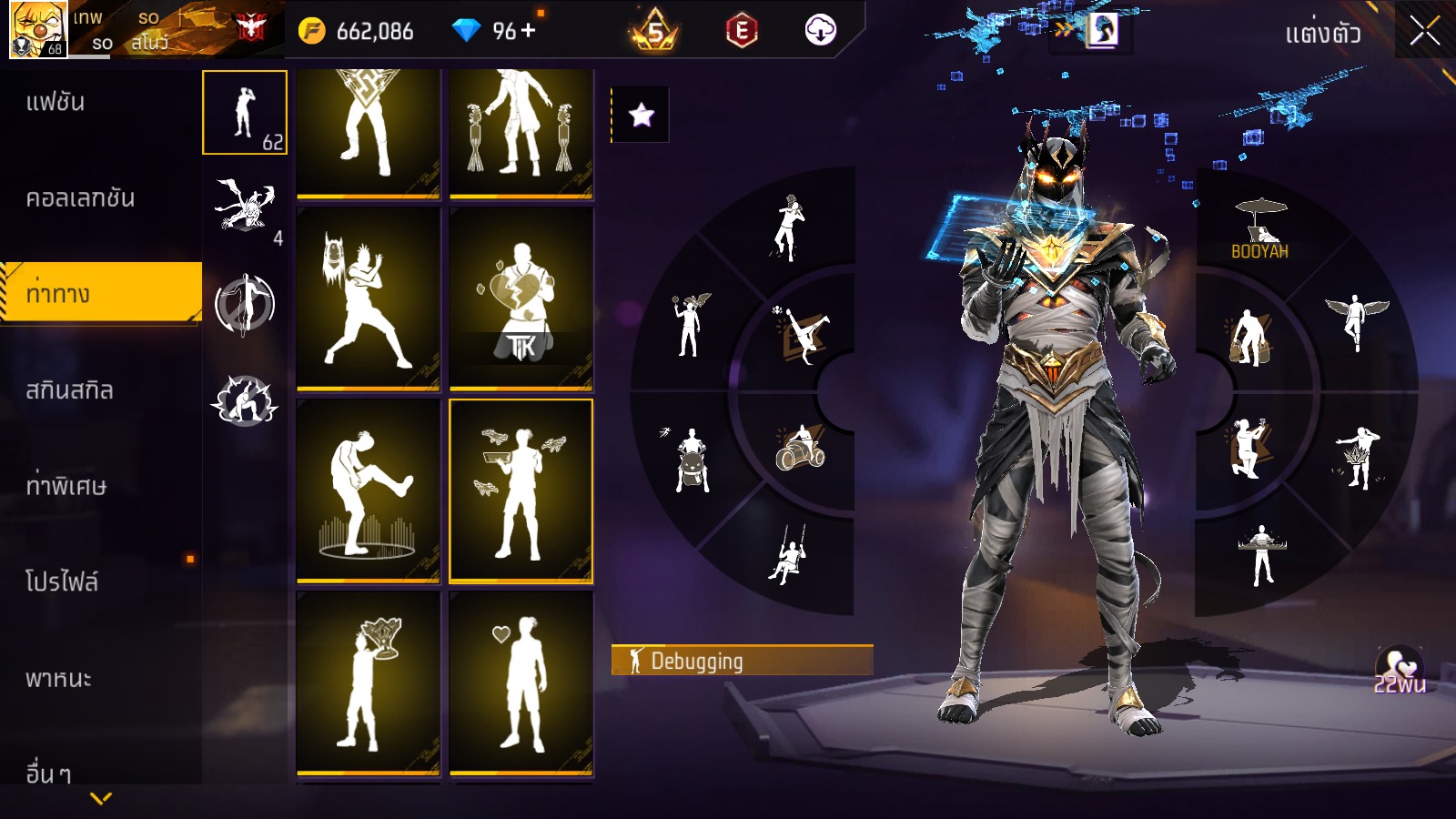Open the ท่าพิเศษ special moves tab
Image resolution: width=1456 pixels, height=819 pixels.
pos(66,486)
